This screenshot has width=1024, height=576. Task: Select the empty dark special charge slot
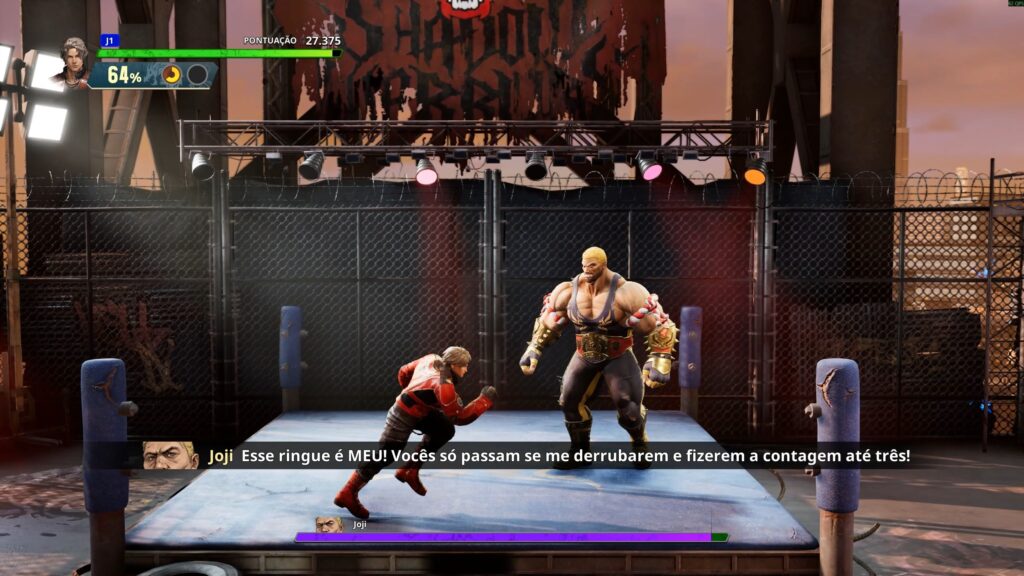(197, 75)
